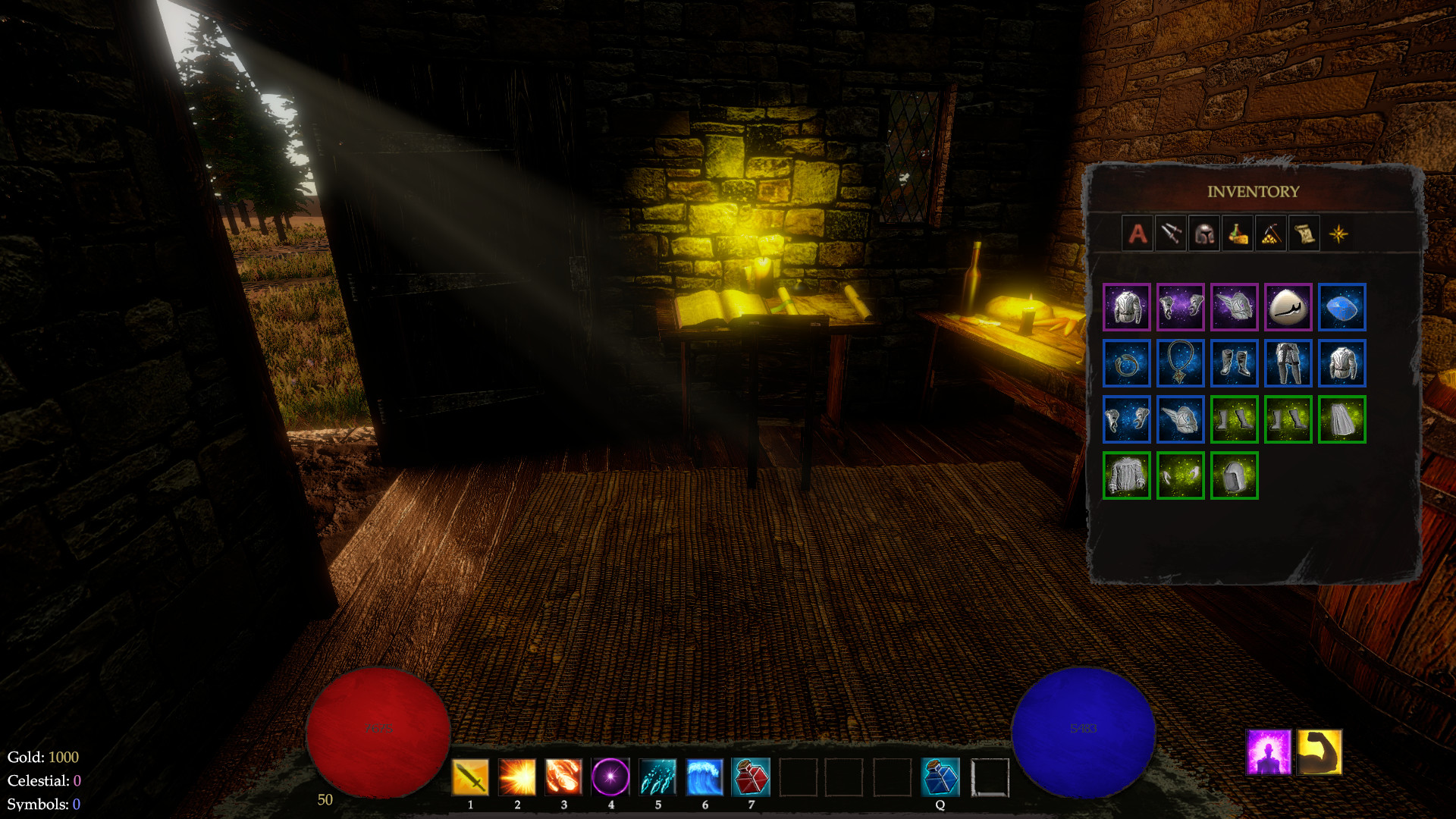Select the golden star filter in inventory
Screen dimensions: 1456x819
click(x=1338, y=234)
